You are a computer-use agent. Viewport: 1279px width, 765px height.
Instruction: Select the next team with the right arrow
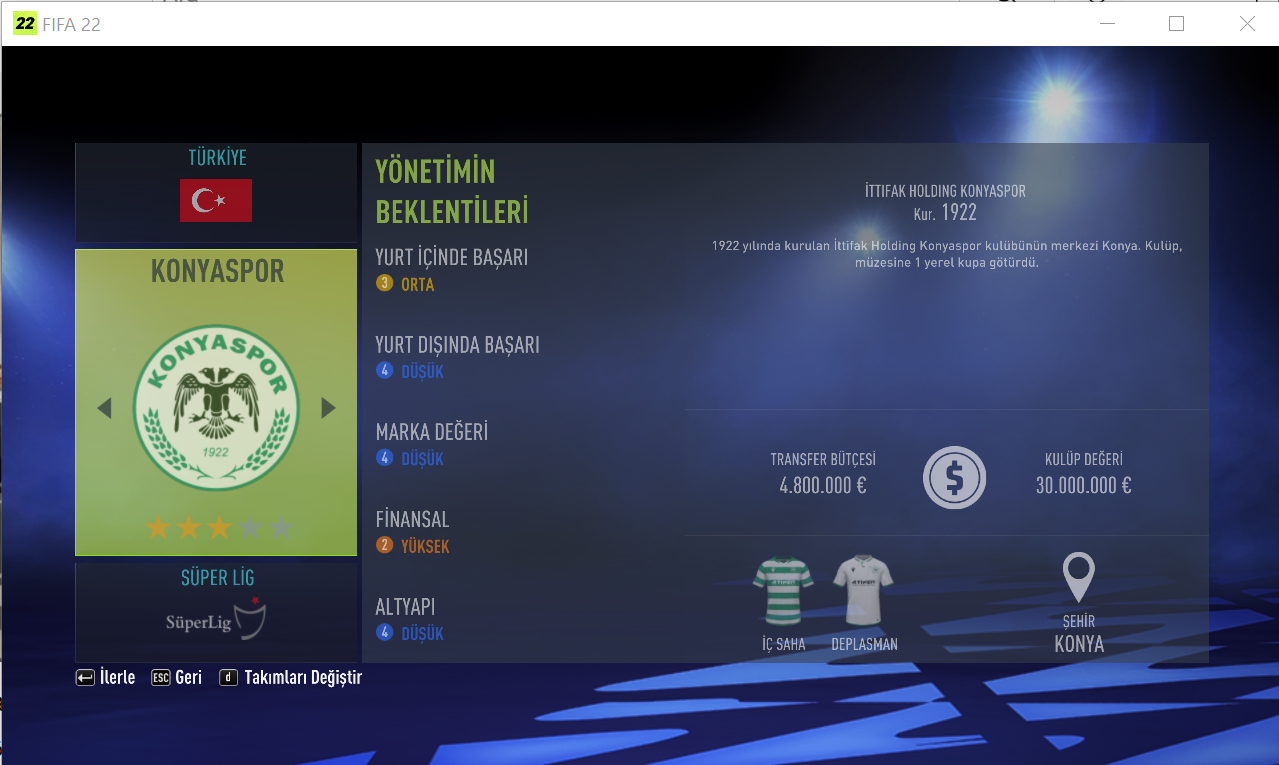click(x=328, y=408)
